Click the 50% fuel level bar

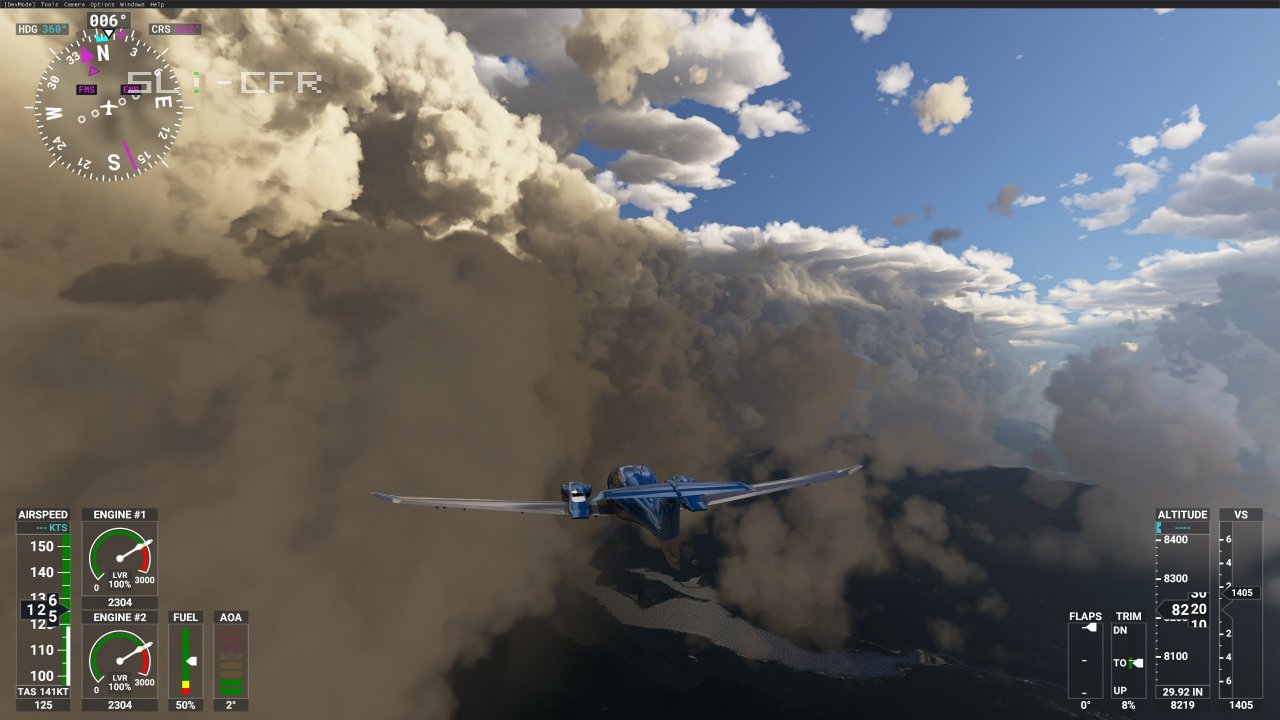point(184,704)
